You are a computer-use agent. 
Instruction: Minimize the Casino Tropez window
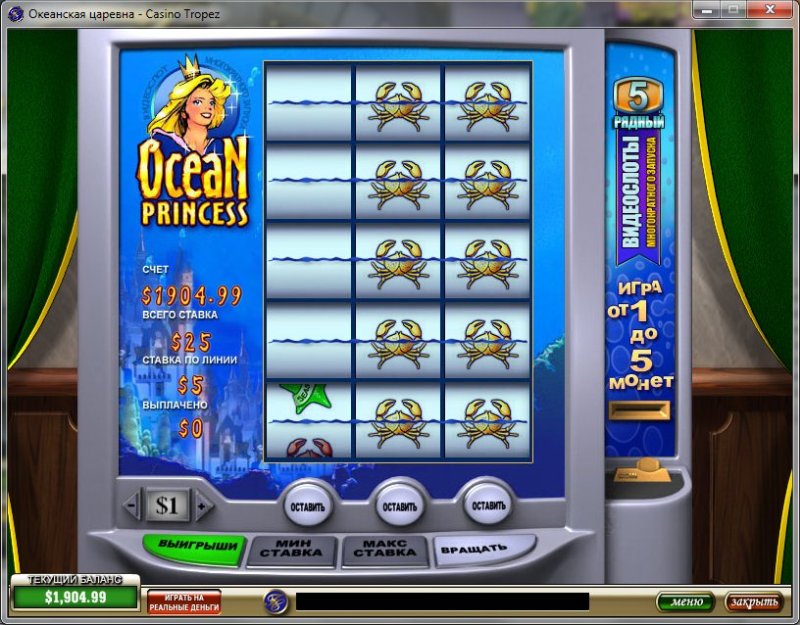click(x=706, y=13)
